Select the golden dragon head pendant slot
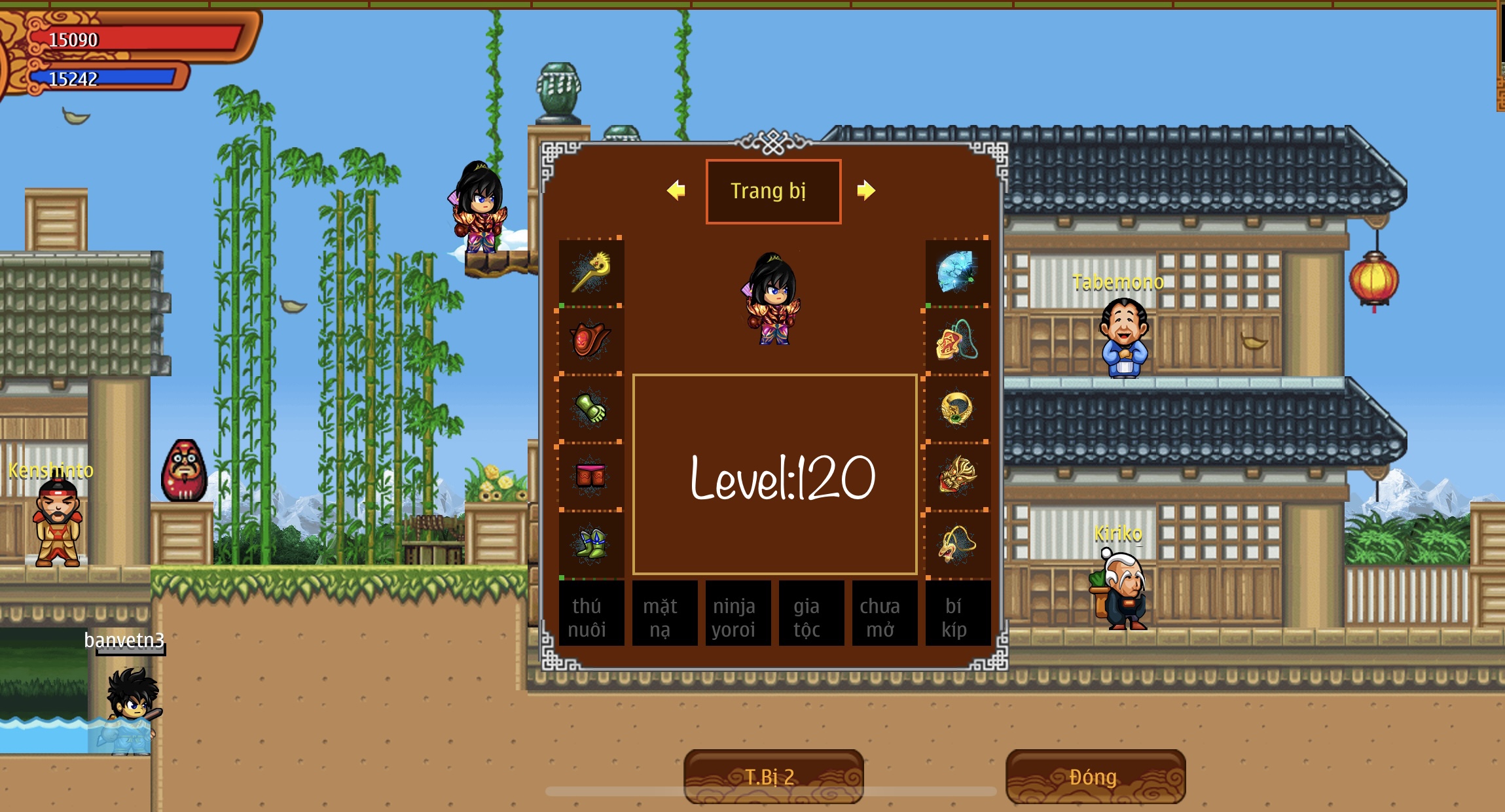The image size is (1505, 812). pyautogui.click(x=957, y=544)
